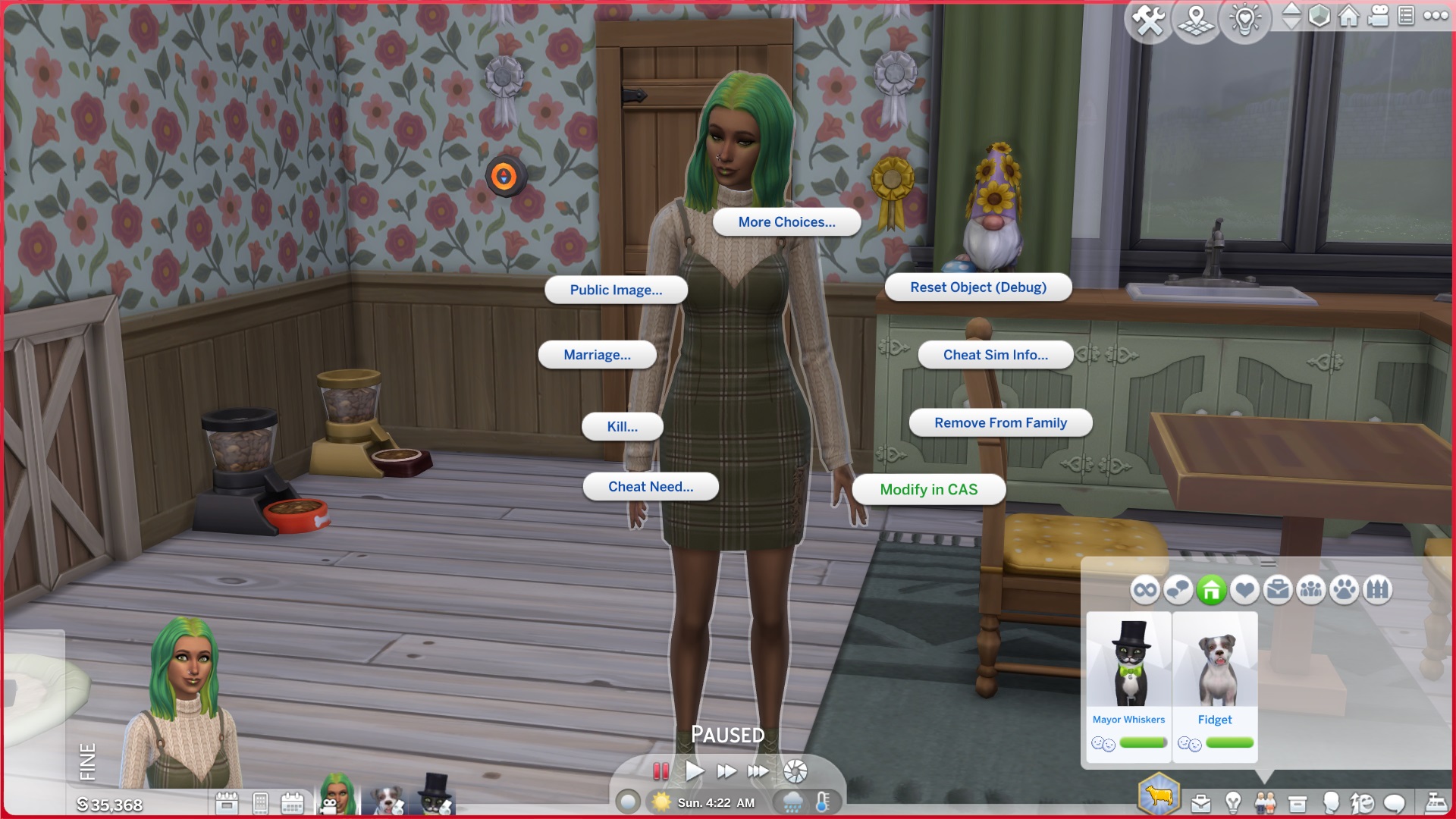Select Cheat Sim Info from the pie menu
The width and height of the screenshot is (1456, 819).
coord(995,354)
